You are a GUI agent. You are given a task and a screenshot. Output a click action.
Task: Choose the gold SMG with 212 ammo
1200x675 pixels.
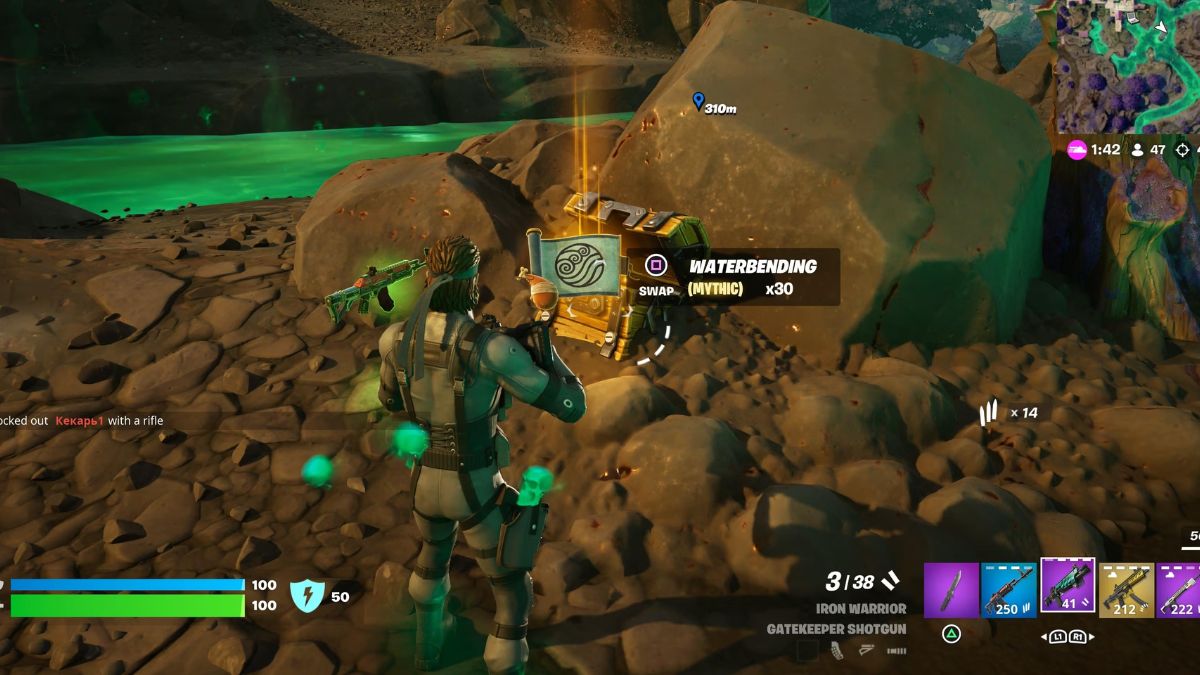pos(1126,590)
